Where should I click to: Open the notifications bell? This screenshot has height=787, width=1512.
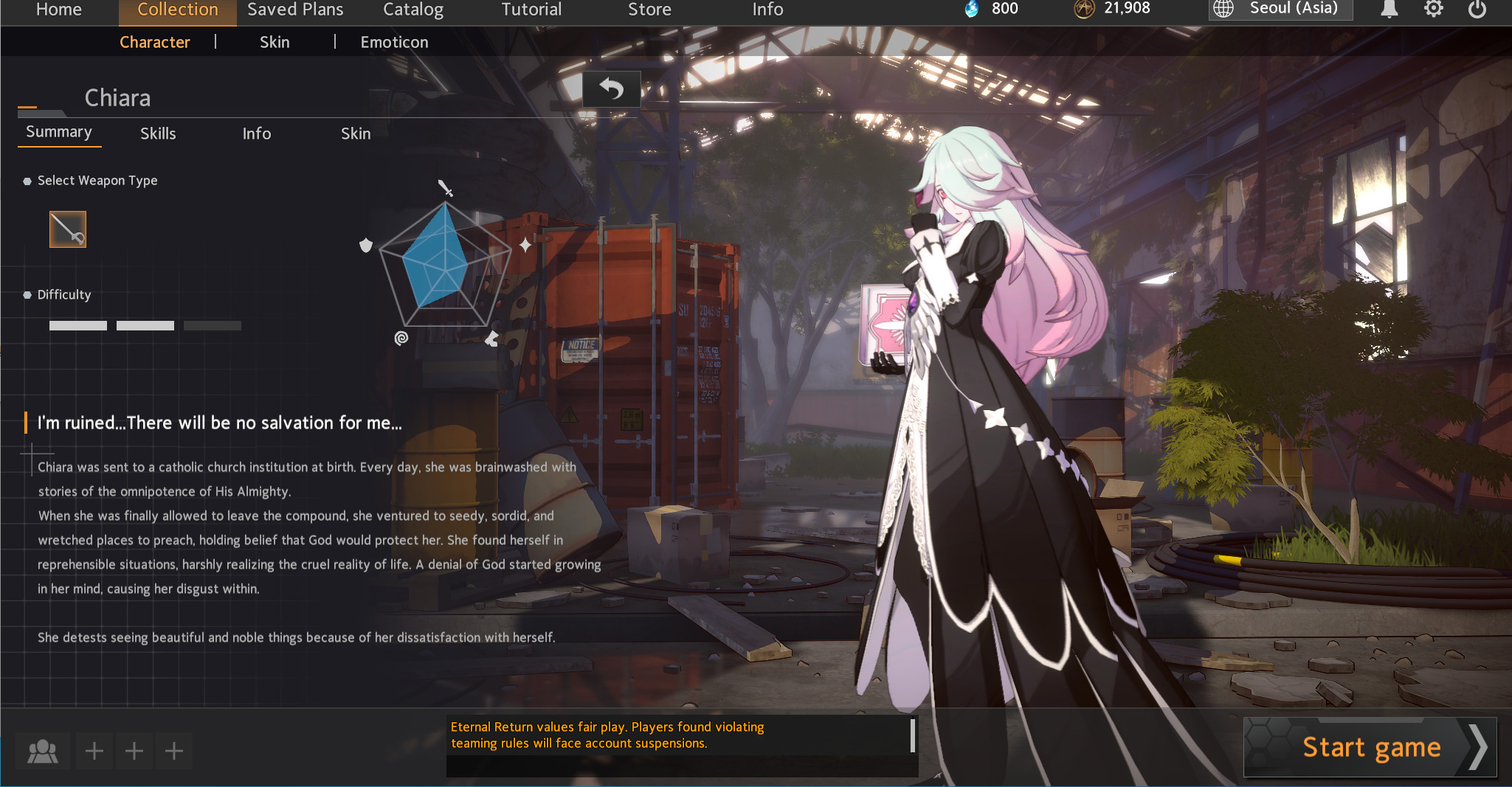(1390, 10)
